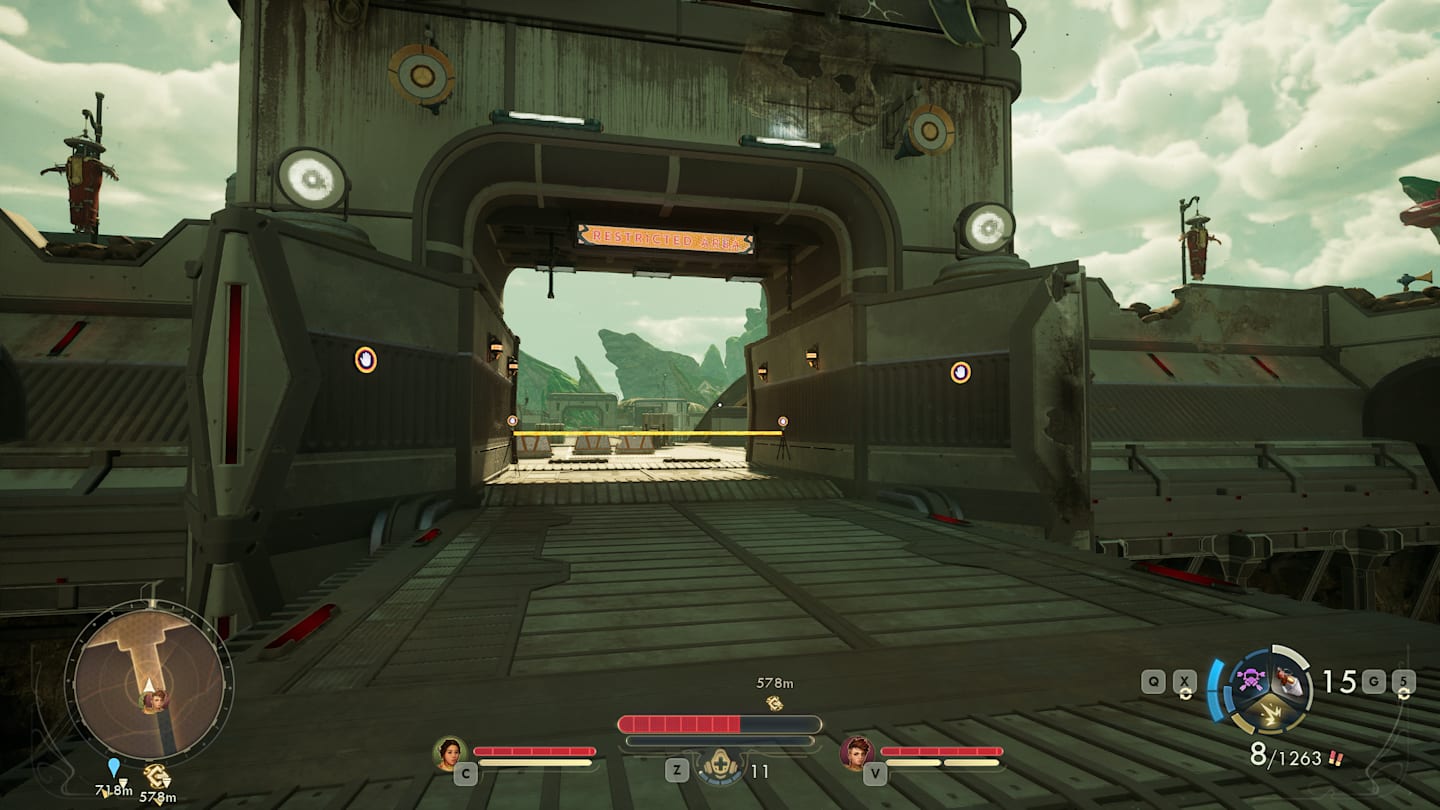Select the gold objective marker below minimap
This screenshot has height=810, width=1440.
tap(156, 775)
